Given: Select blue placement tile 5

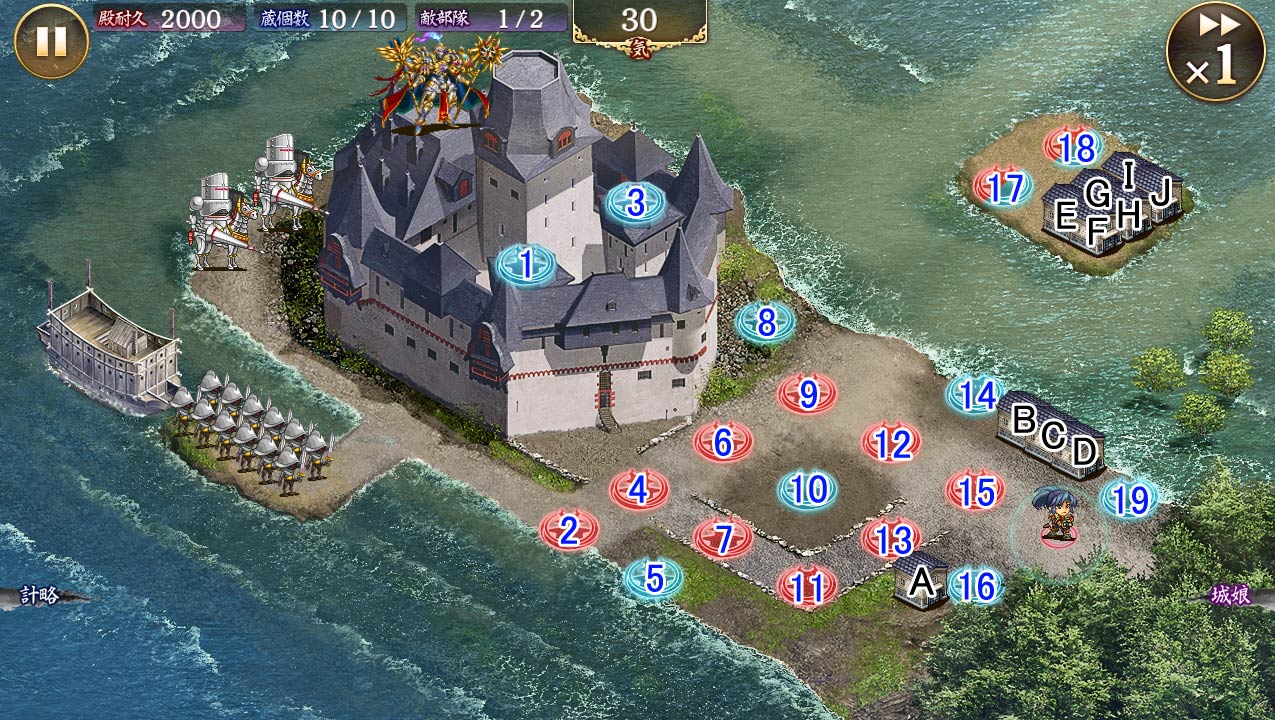Looking at the screenshot, I should click(x=654, y=578).
